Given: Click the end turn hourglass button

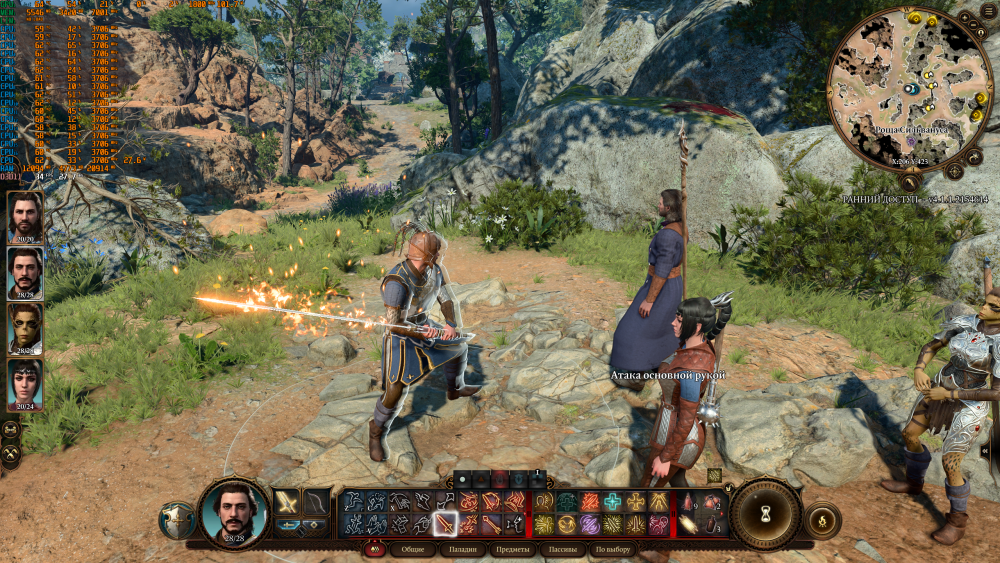Looking at the screenshot, I should [765, 514].
